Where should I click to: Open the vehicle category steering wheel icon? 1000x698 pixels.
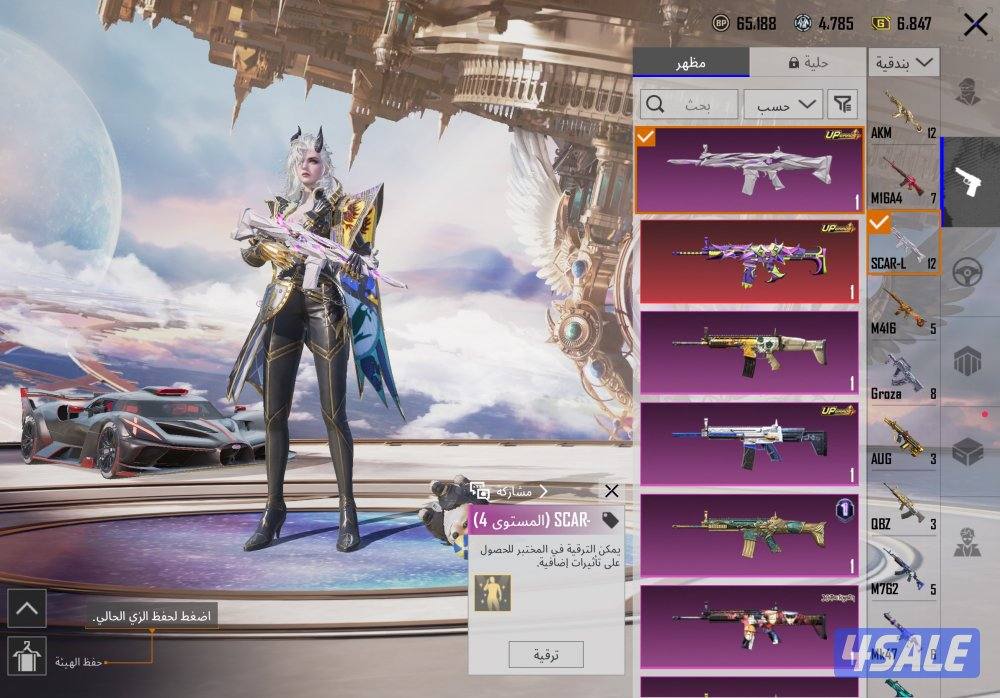pyautogui.click(x=965, y=272)
